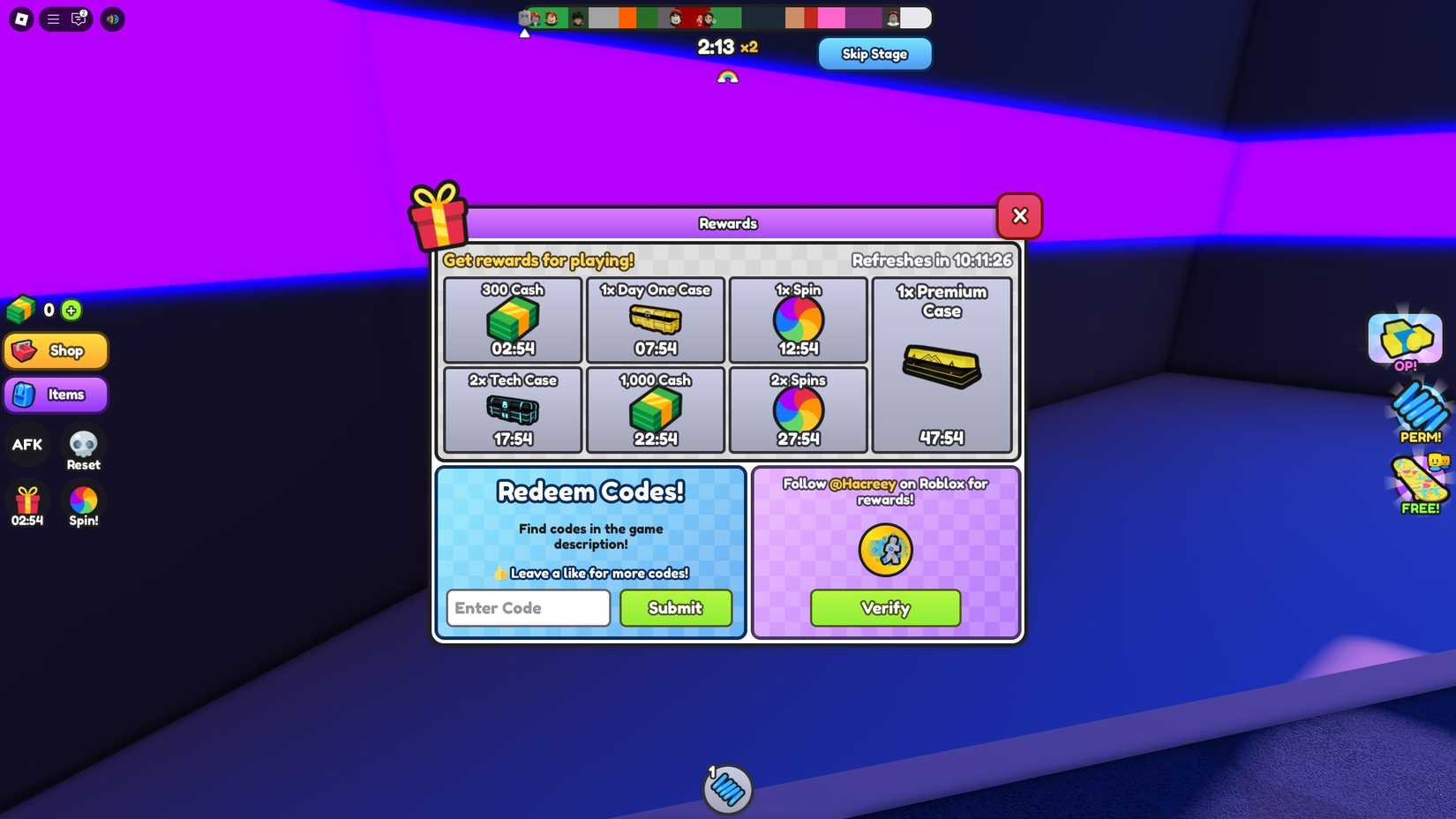Open the Roblox menu icon top-left
The image size is (1456, 819).
[x=19, y=19]
